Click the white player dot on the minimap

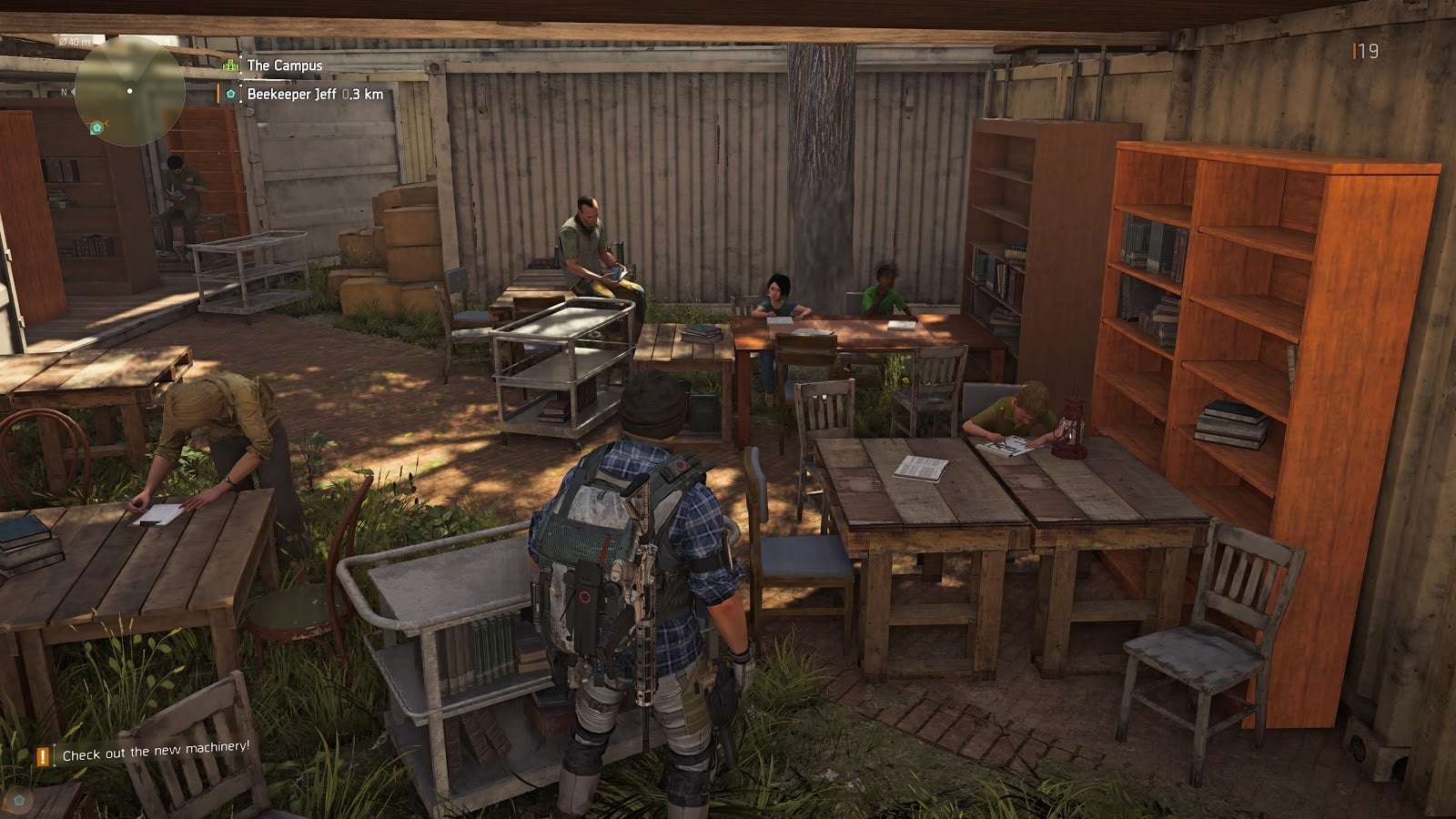click(x=129, y=91)
